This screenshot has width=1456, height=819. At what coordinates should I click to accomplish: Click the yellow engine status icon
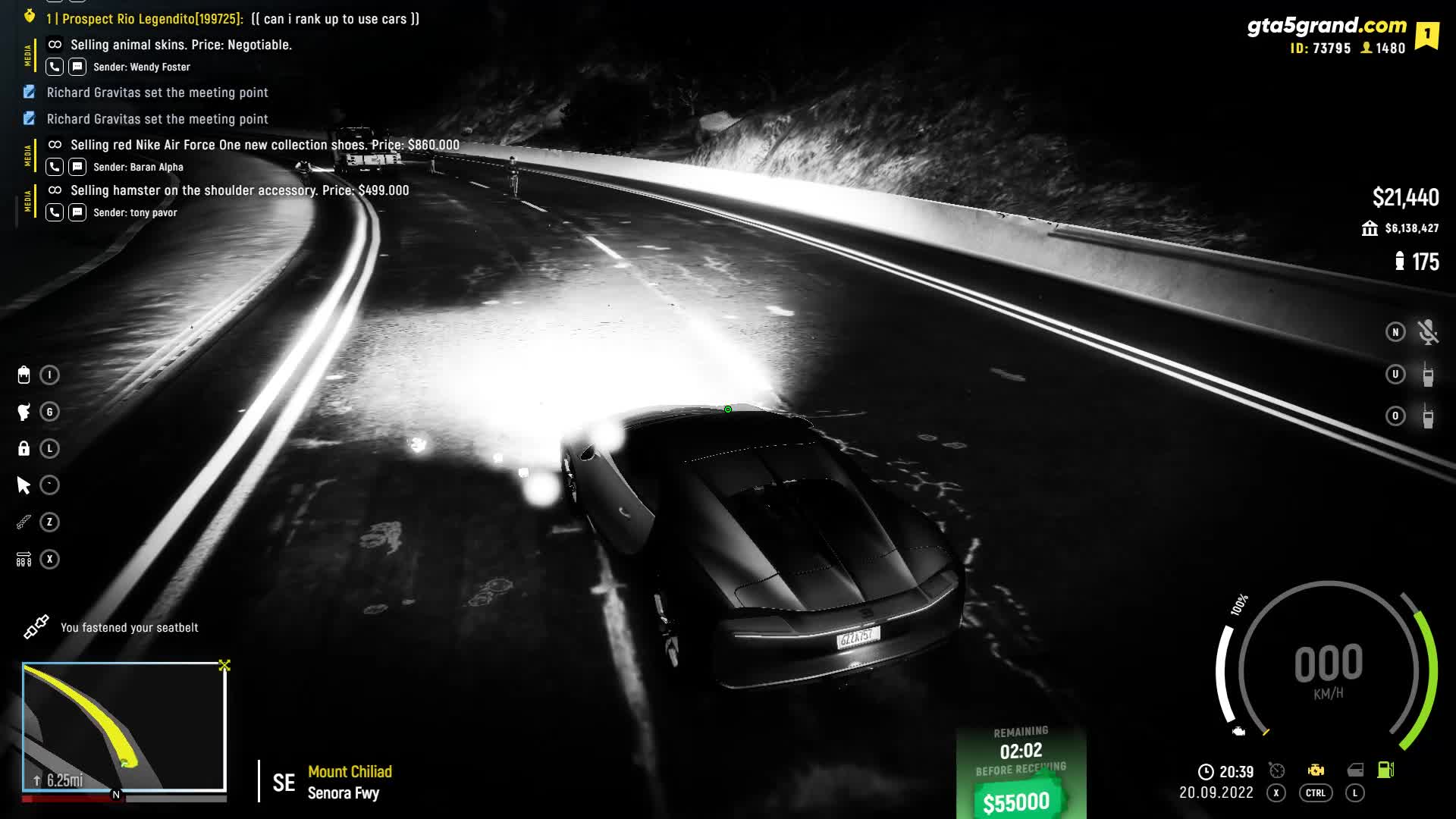click(x=1316, y=770)
